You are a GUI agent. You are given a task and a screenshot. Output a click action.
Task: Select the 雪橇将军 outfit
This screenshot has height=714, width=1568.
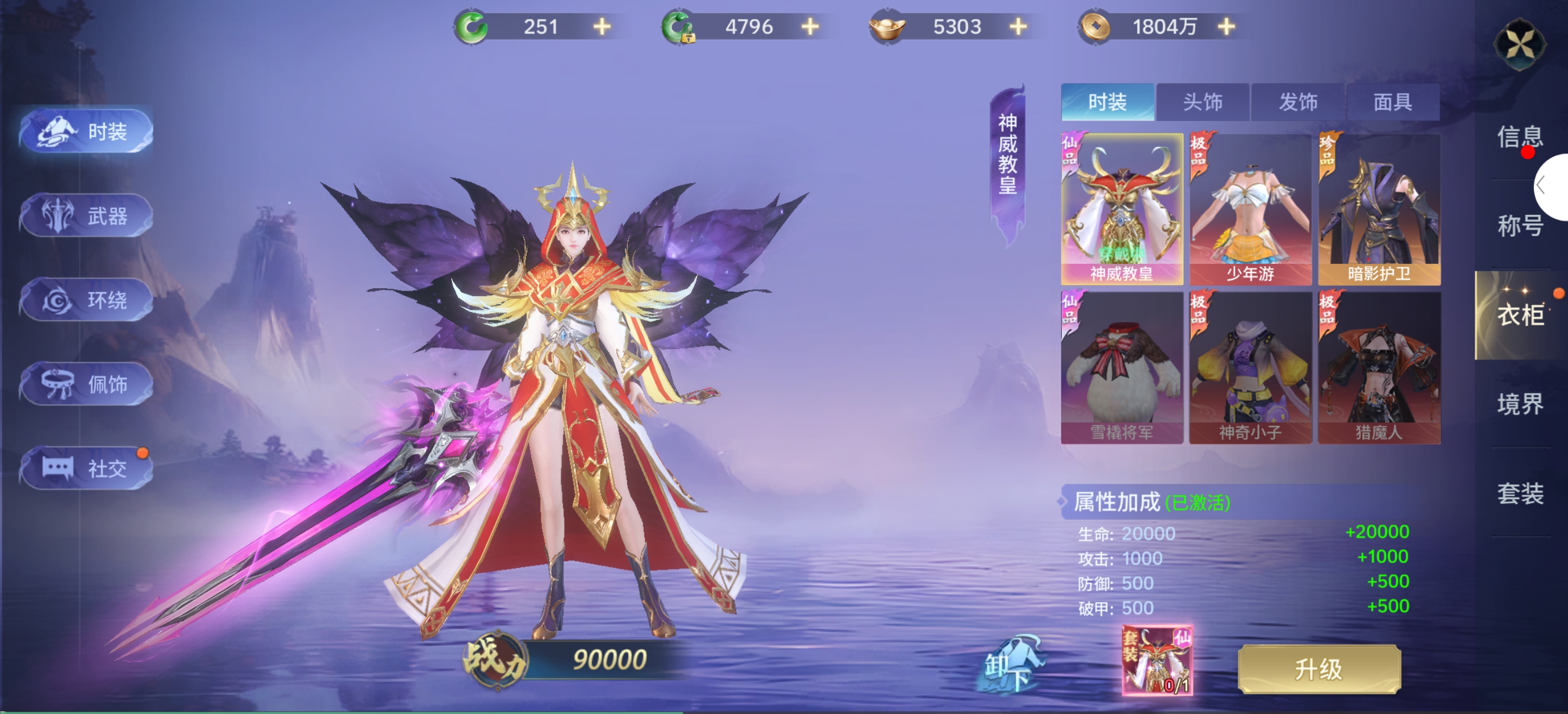tap(1121, 367)
